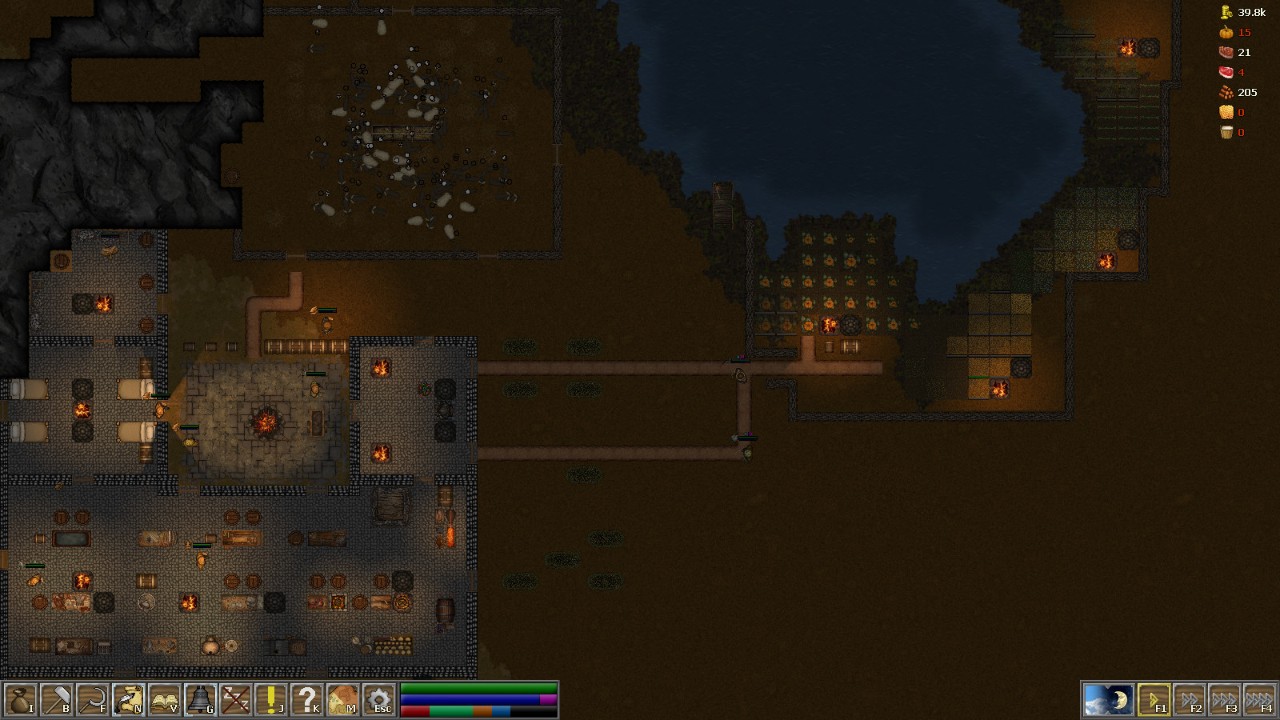Choose the sickle harvest tool
Viewport: 1280px width, 720px height.
click(92, 699)
